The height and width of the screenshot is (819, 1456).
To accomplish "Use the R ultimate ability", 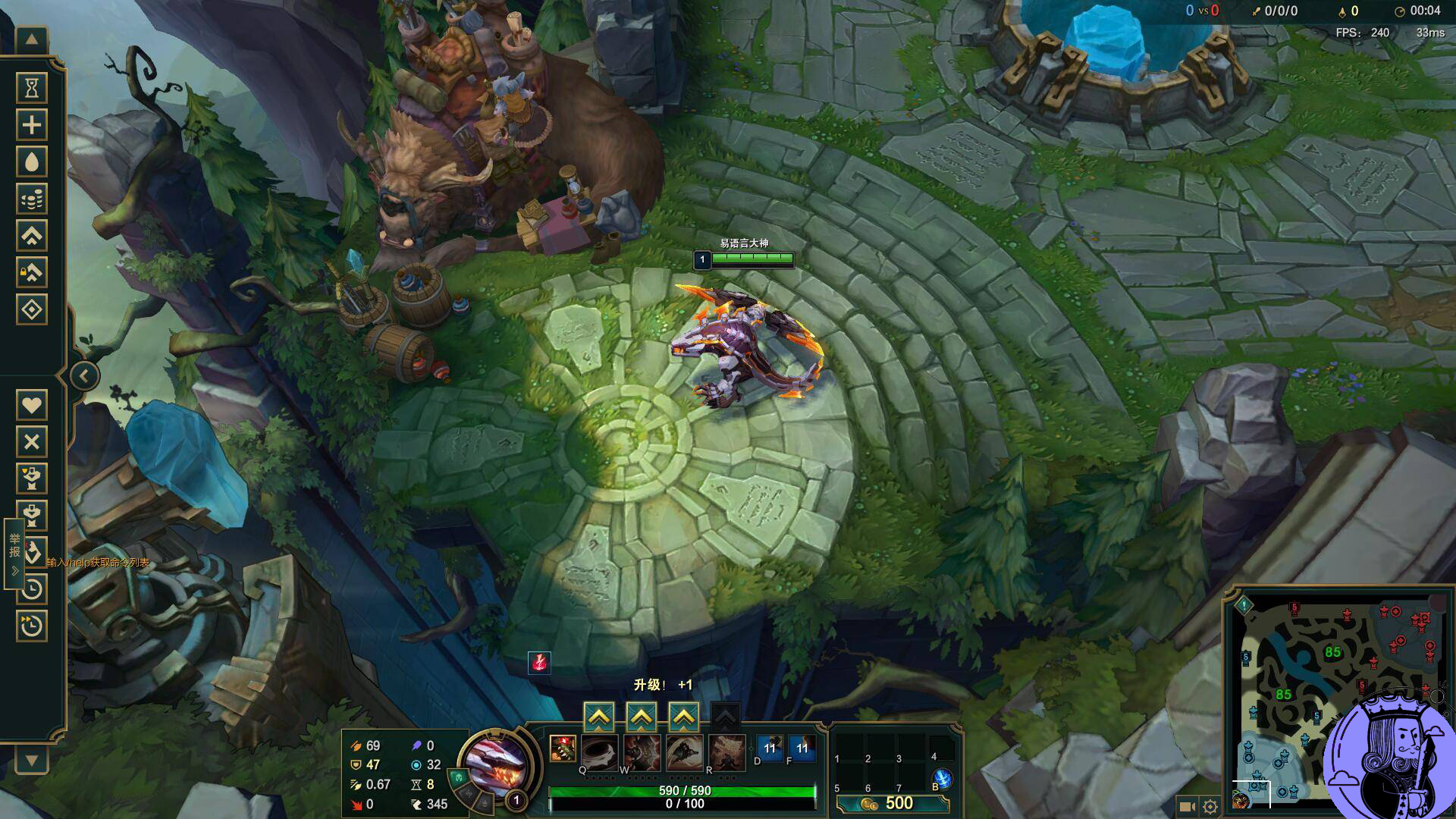I will [726, 752].
